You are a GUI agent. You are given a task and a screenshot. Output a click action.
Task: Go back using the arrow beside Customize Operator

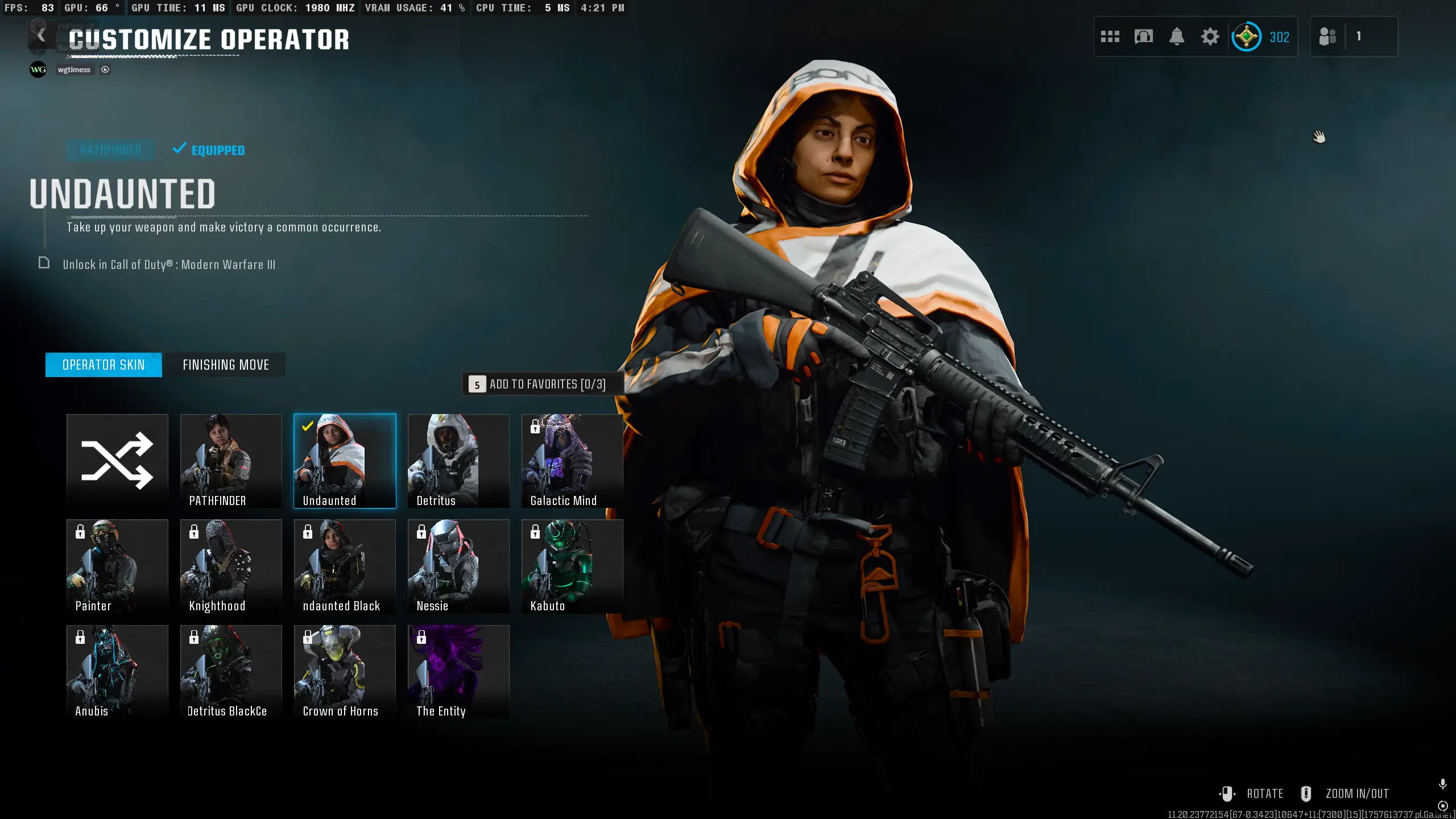coord(41,36)
